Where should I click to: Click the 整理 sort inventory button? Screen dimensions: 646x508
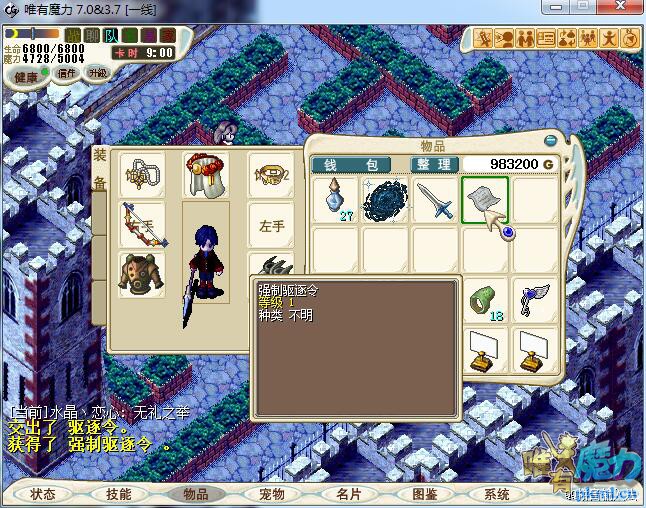(x=434, y=164)
